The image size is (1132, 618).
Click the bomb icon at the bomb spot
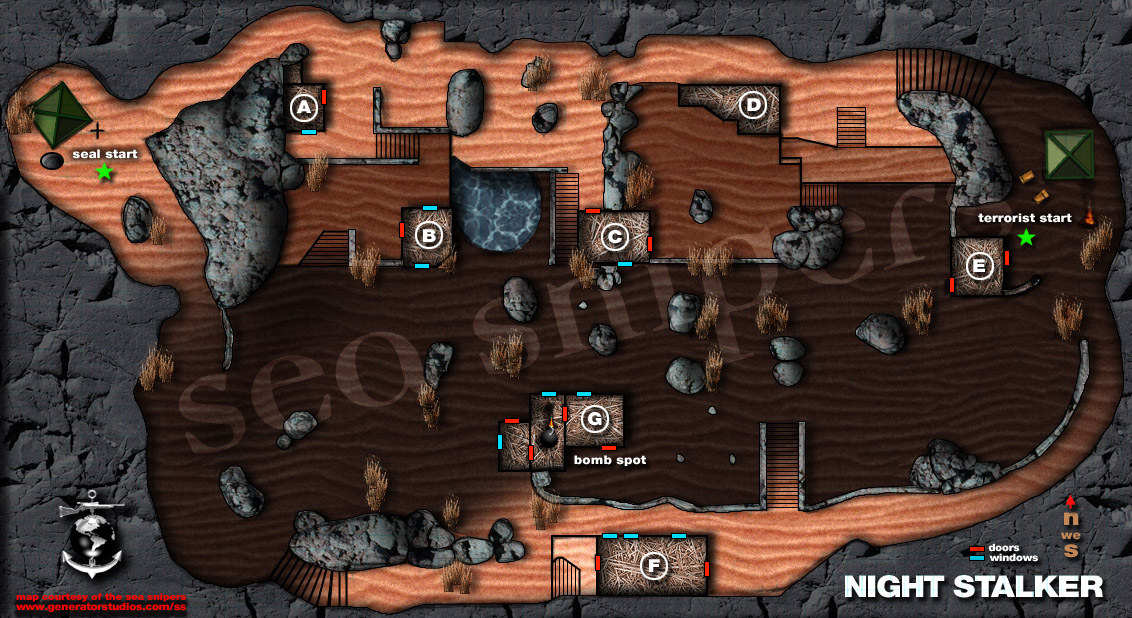[549, 437]
